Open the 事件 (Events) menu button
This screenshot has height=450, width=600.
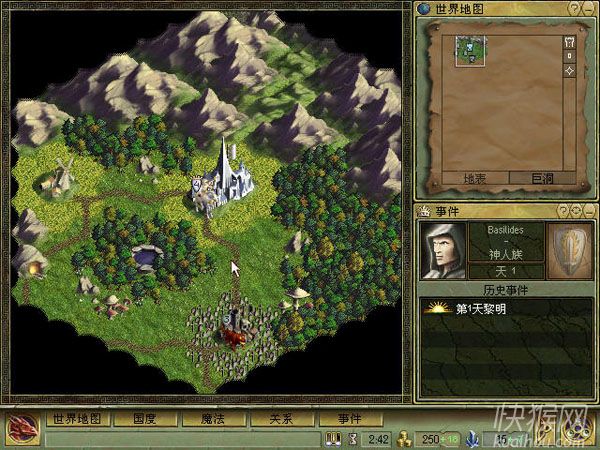click(348, 419)
